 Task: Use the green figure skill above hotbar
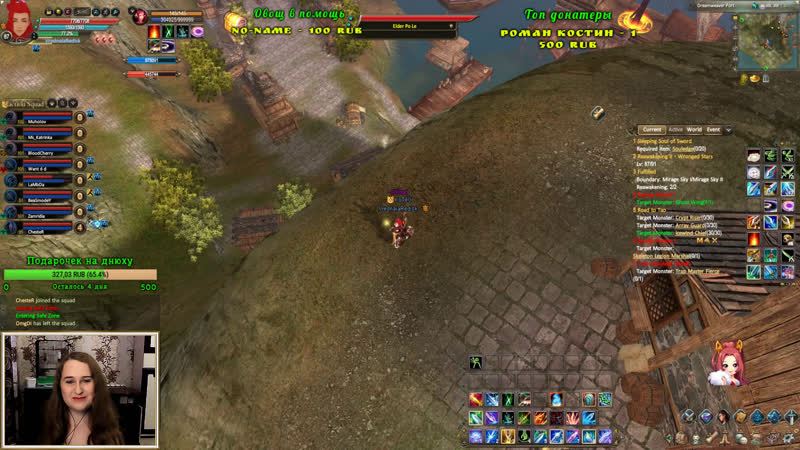pyautogui.click(x=477, y=361)
